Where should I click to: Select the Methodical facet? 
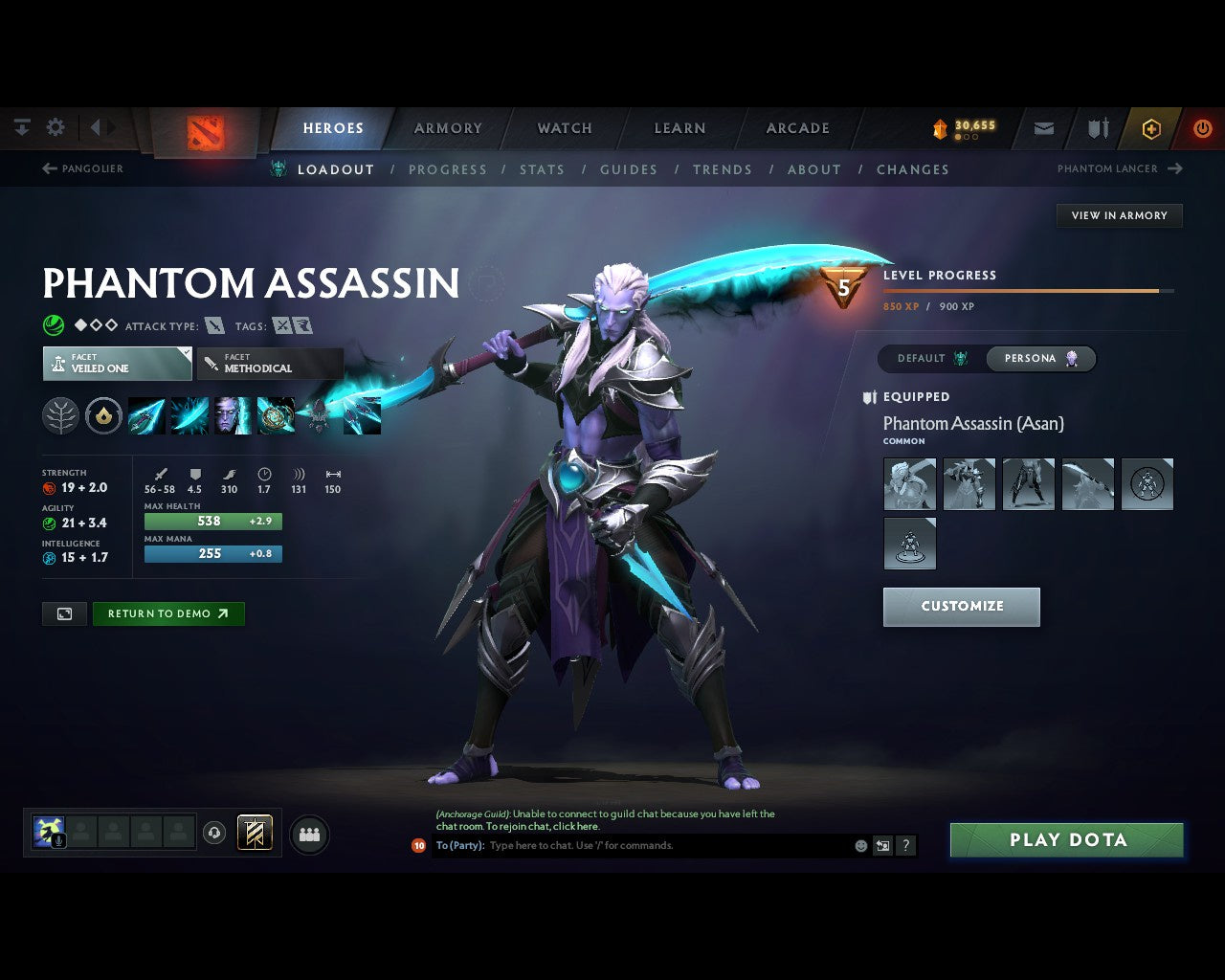[x=270, y=364]
